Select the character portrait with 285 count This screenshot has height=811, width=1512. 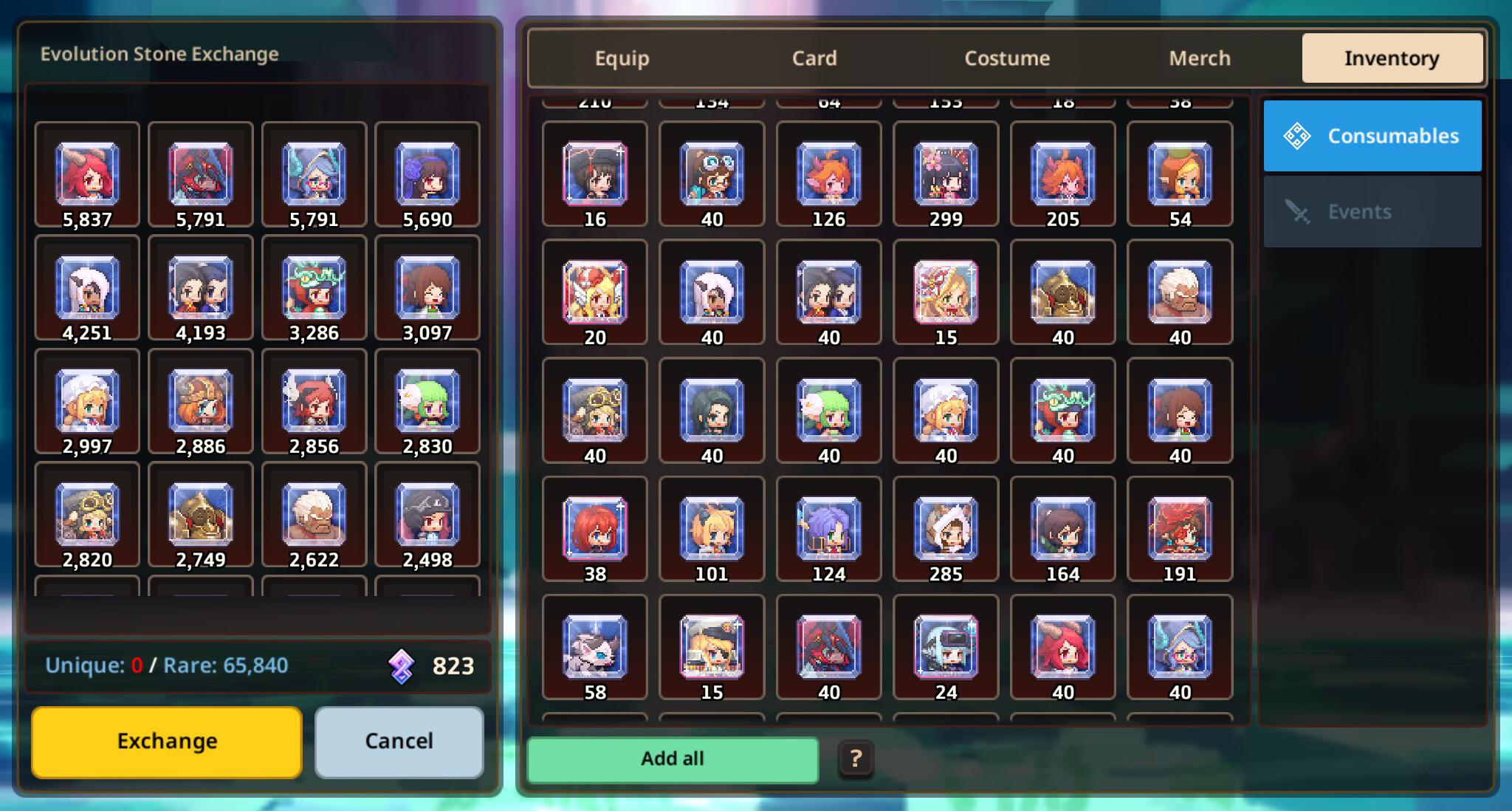coord(945,530)
